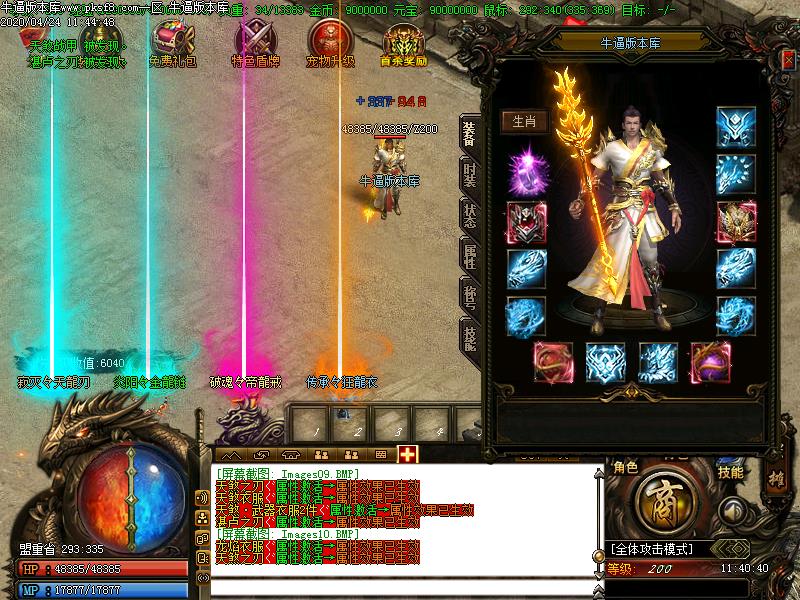Change the 全体攻击模式 attack mode

(x=665, y=549)
